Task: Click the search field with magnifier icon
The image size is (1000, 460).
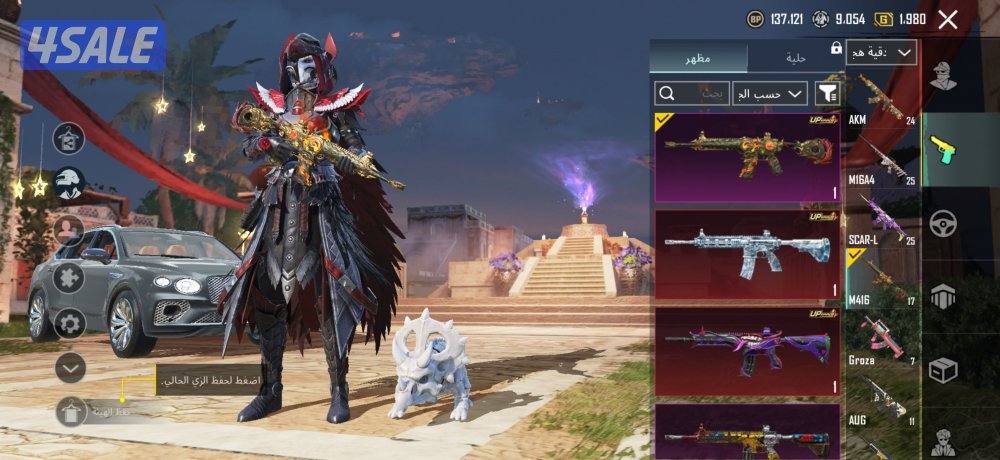Action: click(x=691, y=93)
